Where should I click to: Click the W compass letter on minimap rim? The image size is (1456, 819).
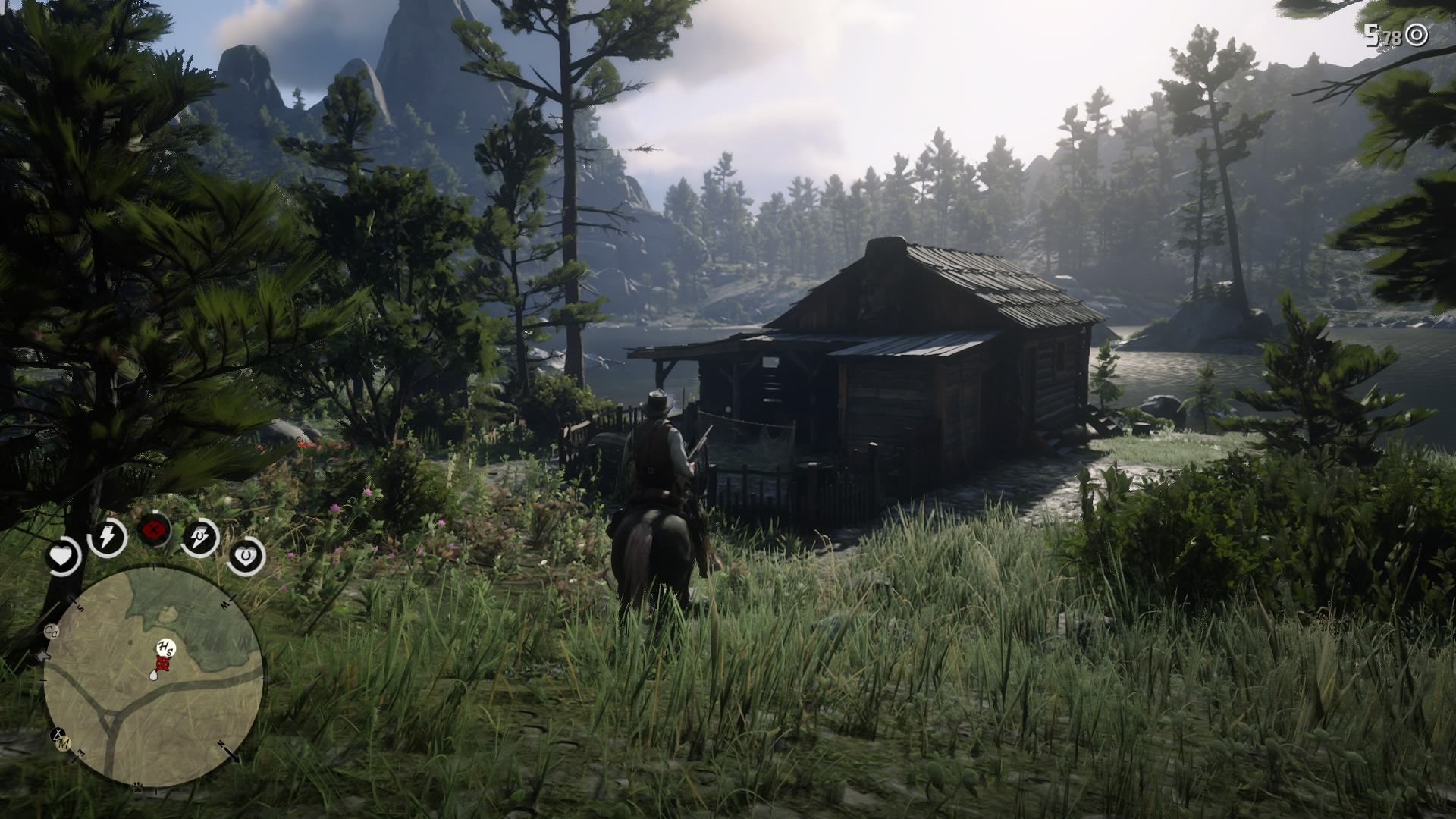click(225, 604)
